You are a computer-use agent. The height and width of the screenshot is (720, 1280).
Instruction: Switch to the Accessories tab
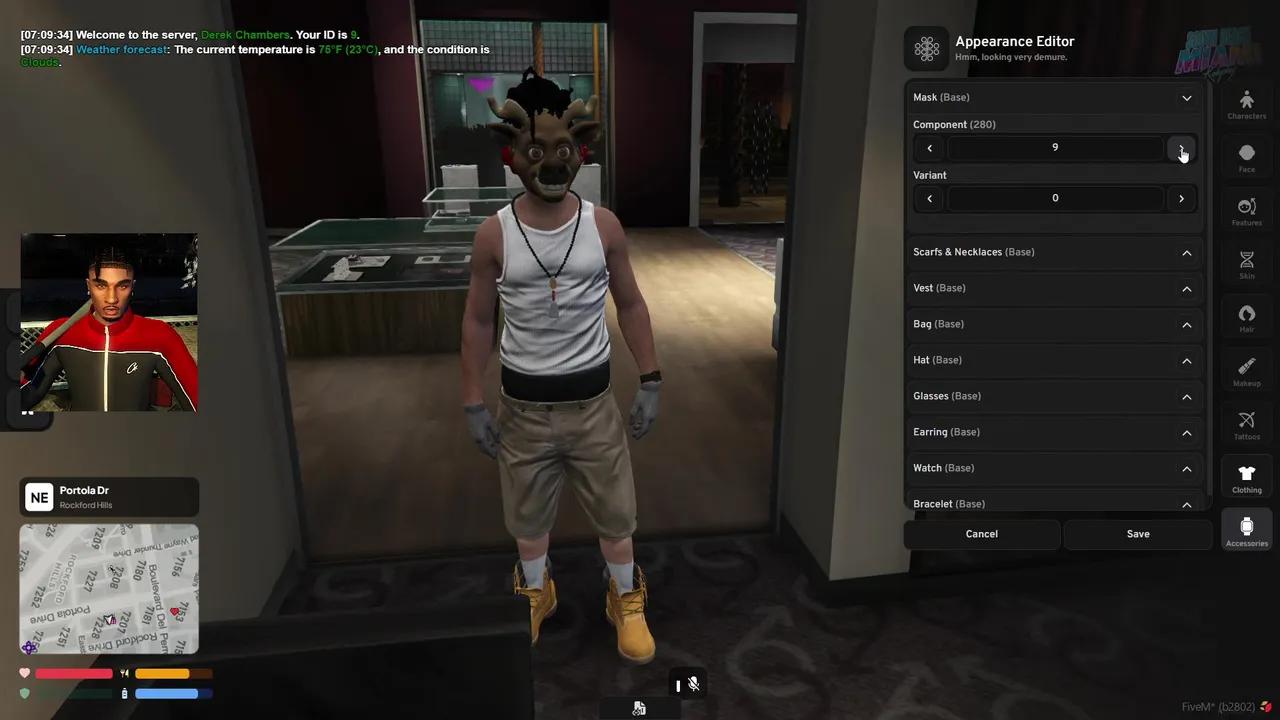(x=1246, y=530)
